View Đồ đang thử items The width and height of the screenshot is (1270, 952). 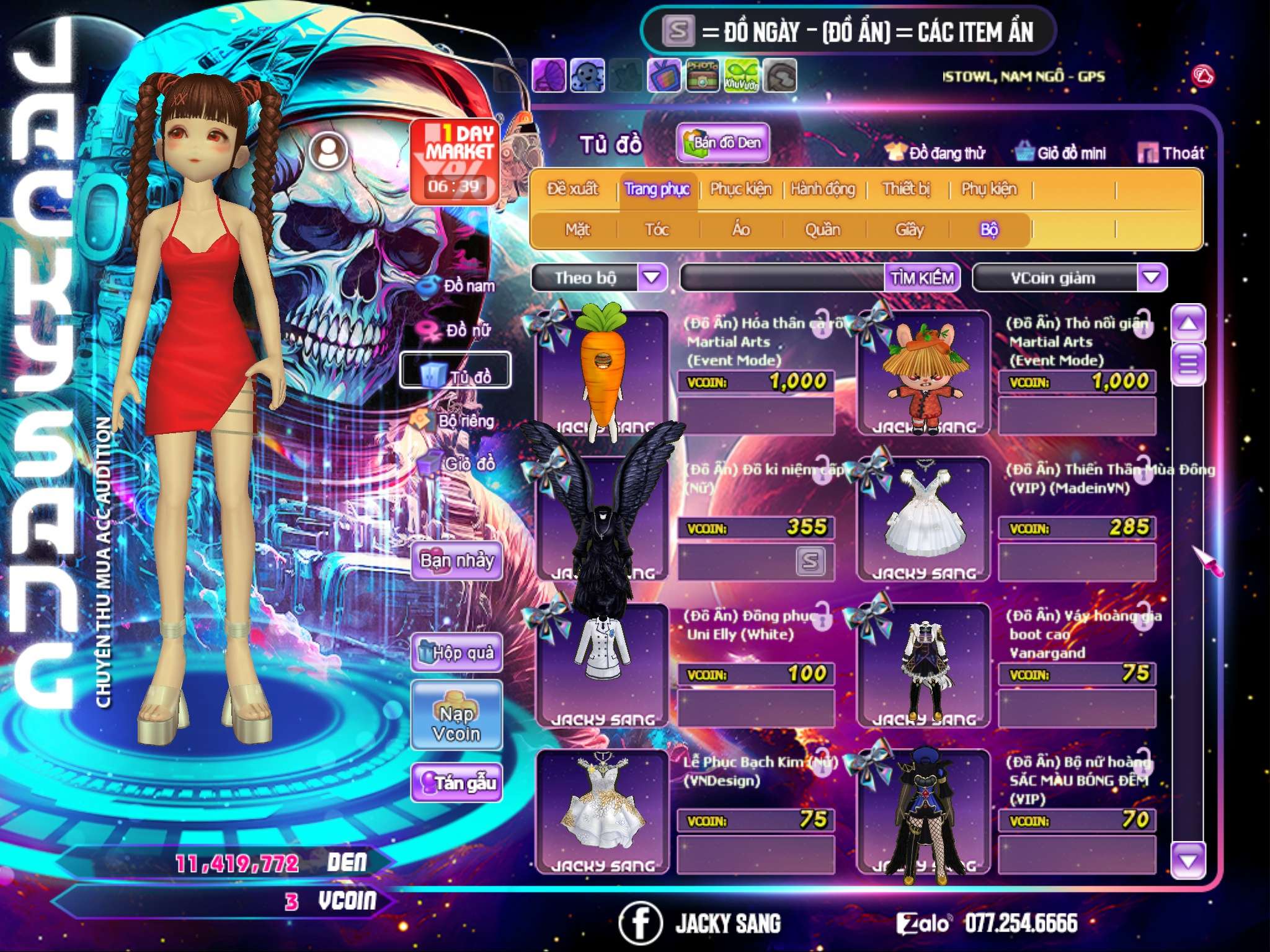click(x=936, y=153)
